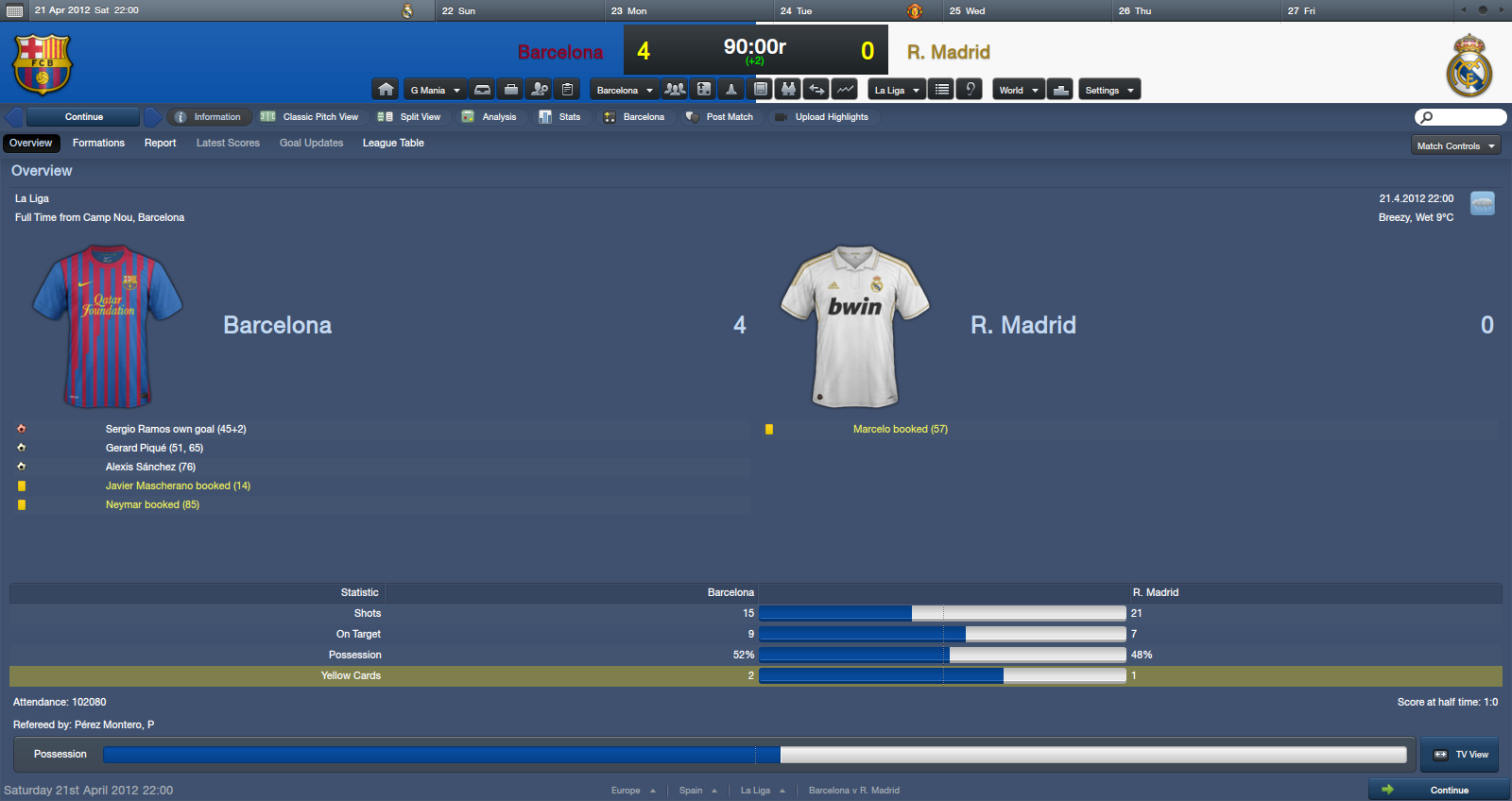Select the Overview tab
This screenshot has width=1512, height=801.
click(x=31, y=144)
